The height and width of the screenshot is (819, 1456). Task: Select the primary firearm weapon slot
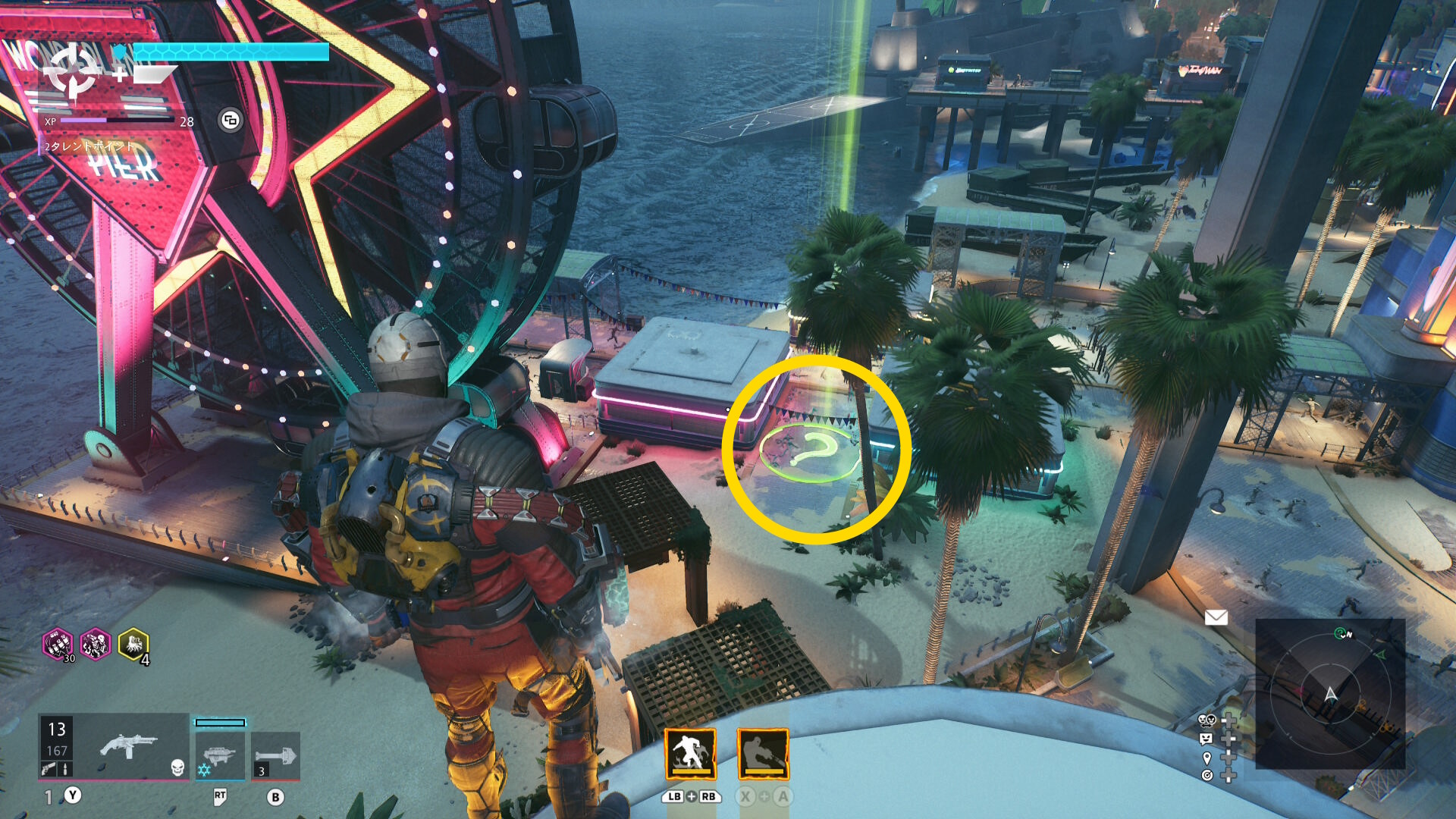tap(130, 746)
